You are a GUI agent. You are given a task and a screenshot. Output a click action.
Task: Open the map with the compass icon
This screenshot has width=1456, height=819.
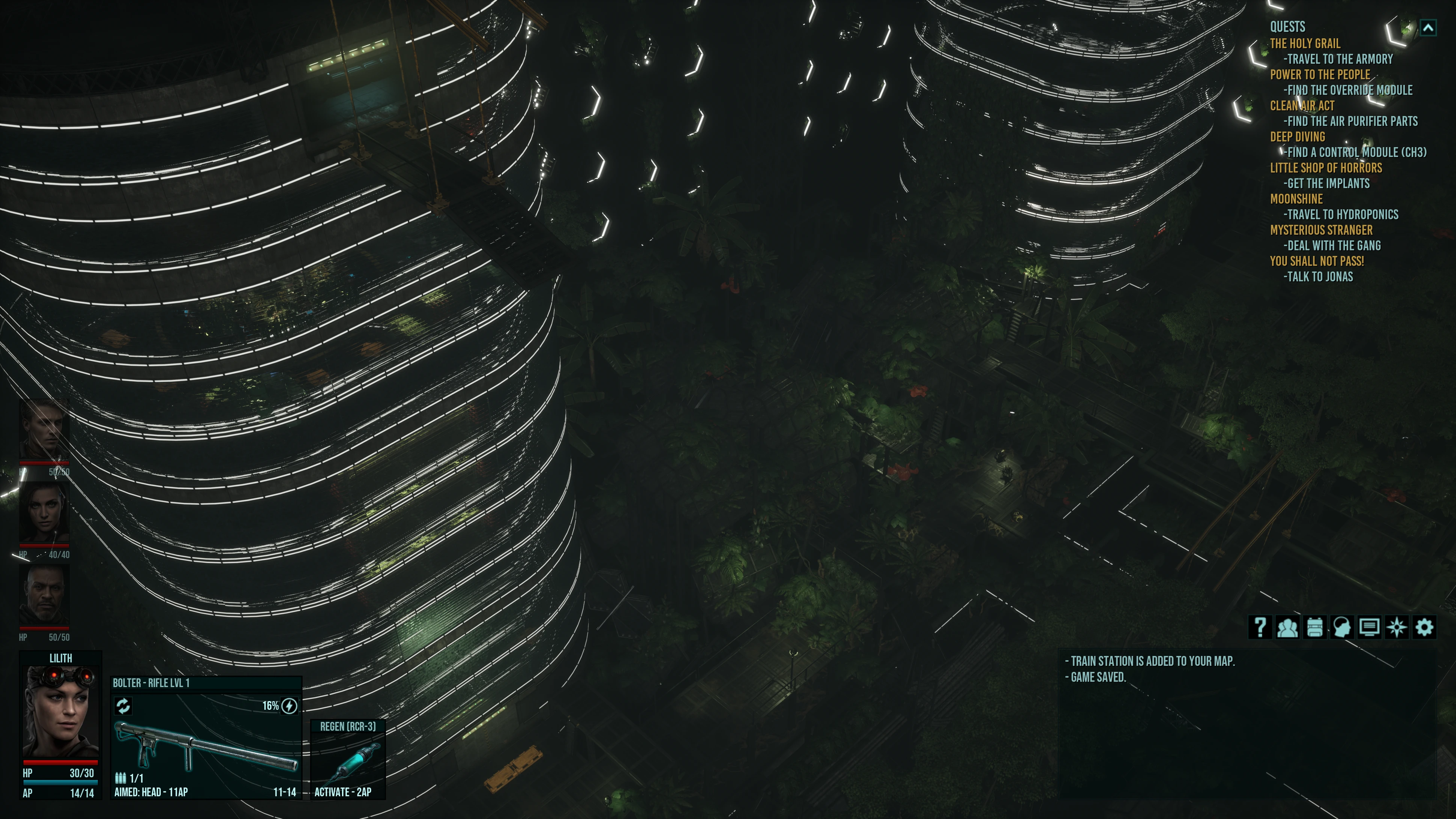click(1397, 627)
